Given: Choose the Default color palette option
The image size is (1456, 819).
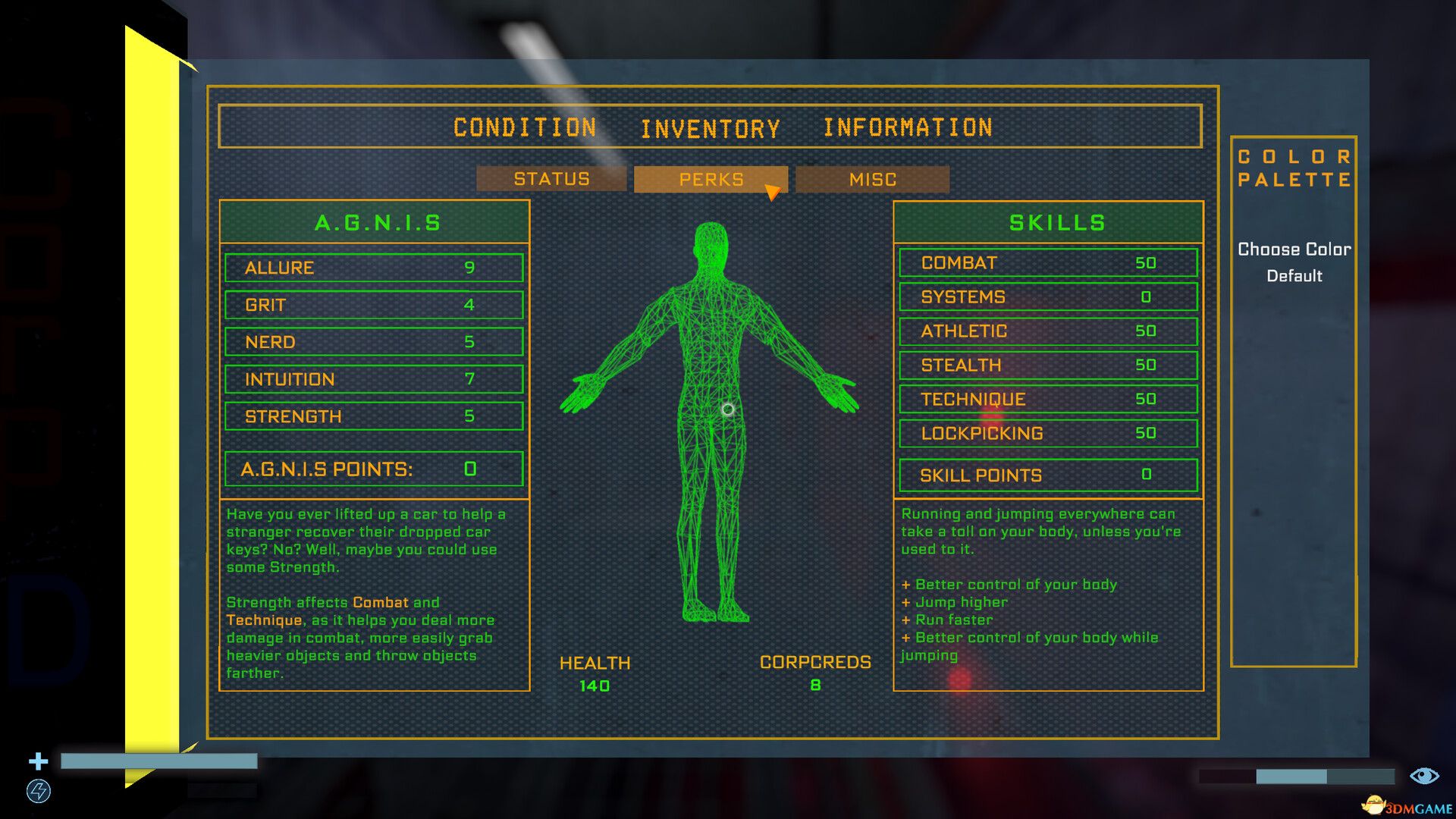Looking at the screenshot, I should point(1294,276).
